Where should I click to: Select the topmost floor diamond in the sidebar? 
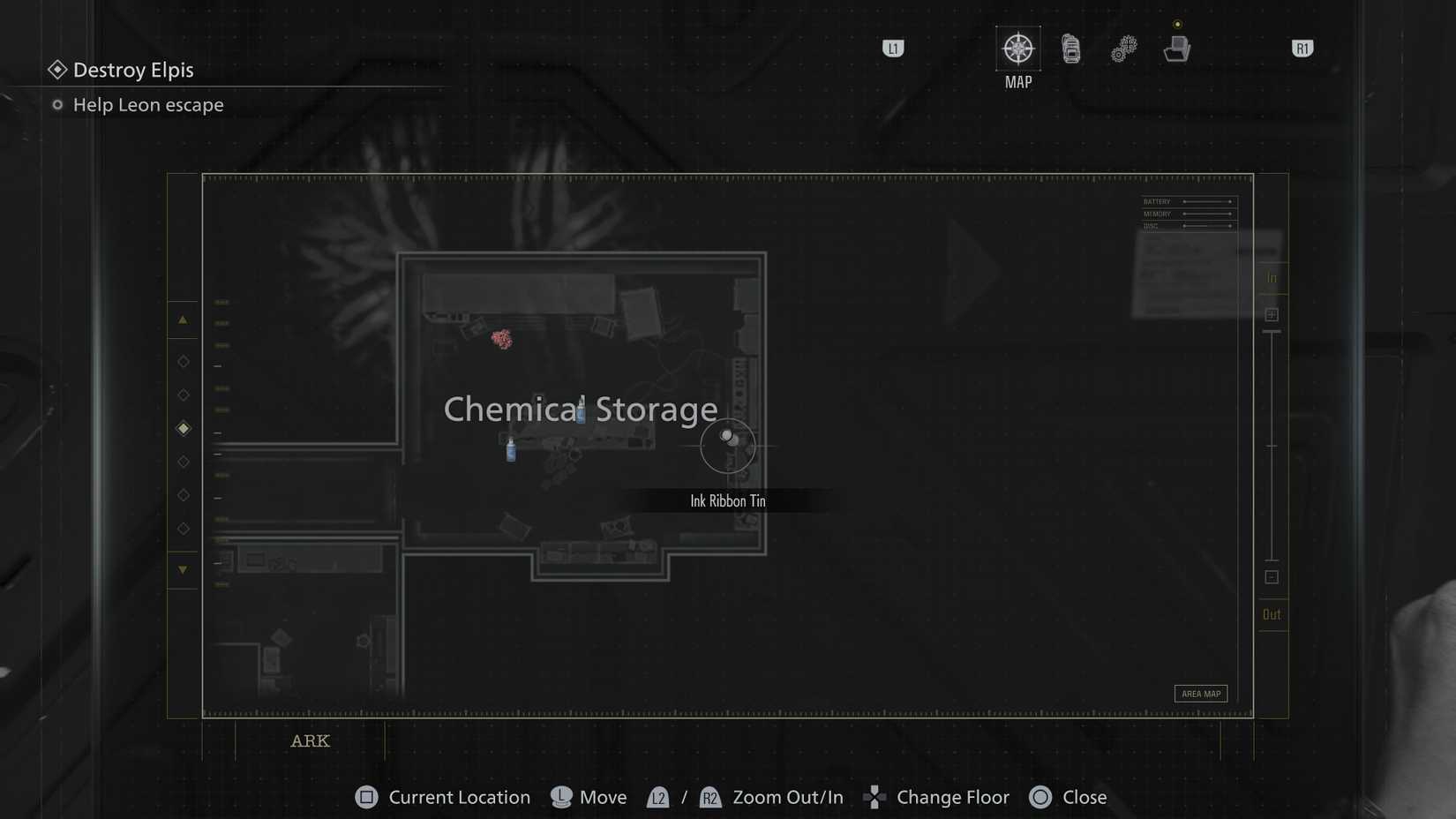pos(184,361)
